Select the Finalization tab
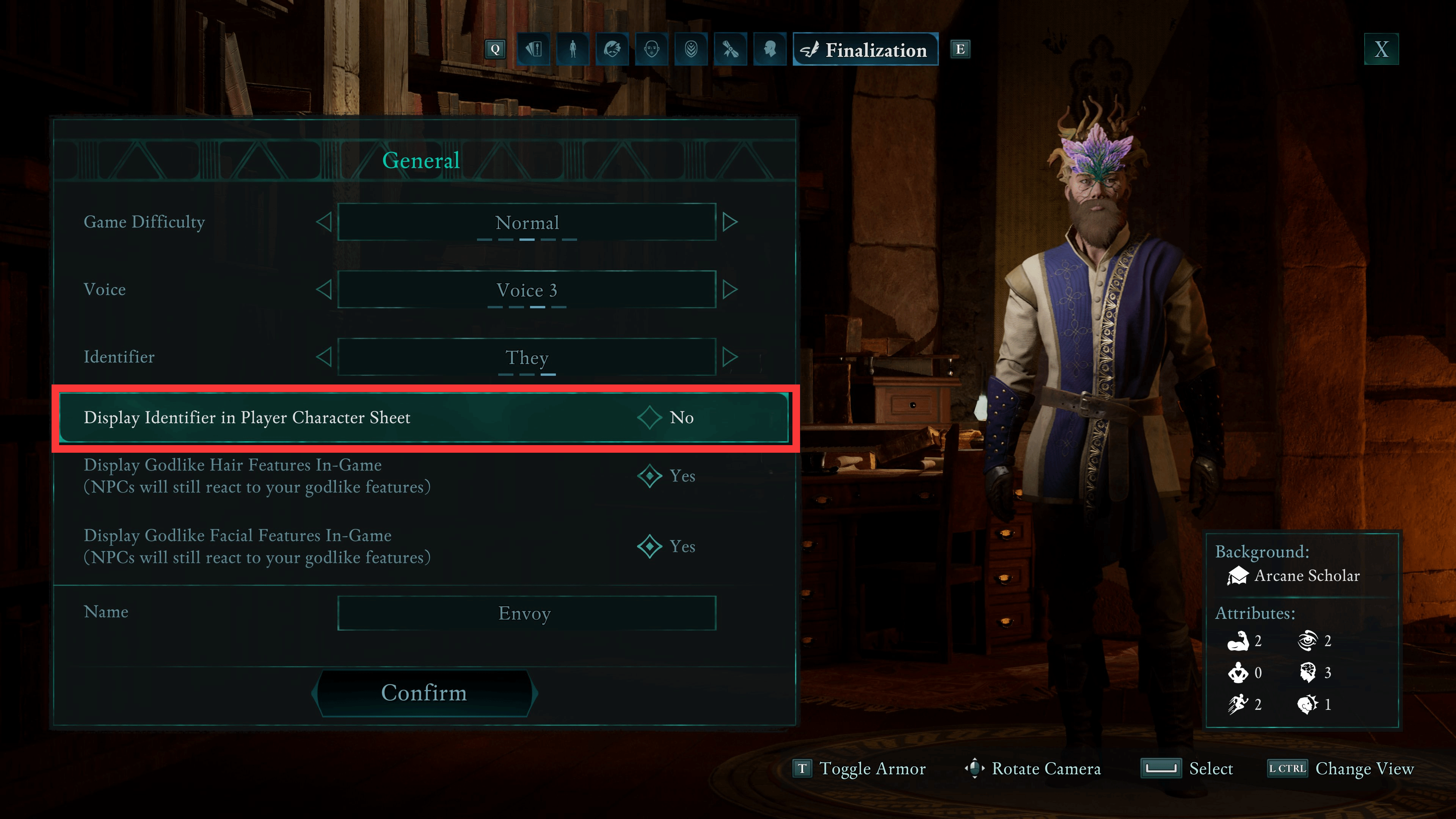This screenshot has height=819, width=1456. tap(865, 50)
